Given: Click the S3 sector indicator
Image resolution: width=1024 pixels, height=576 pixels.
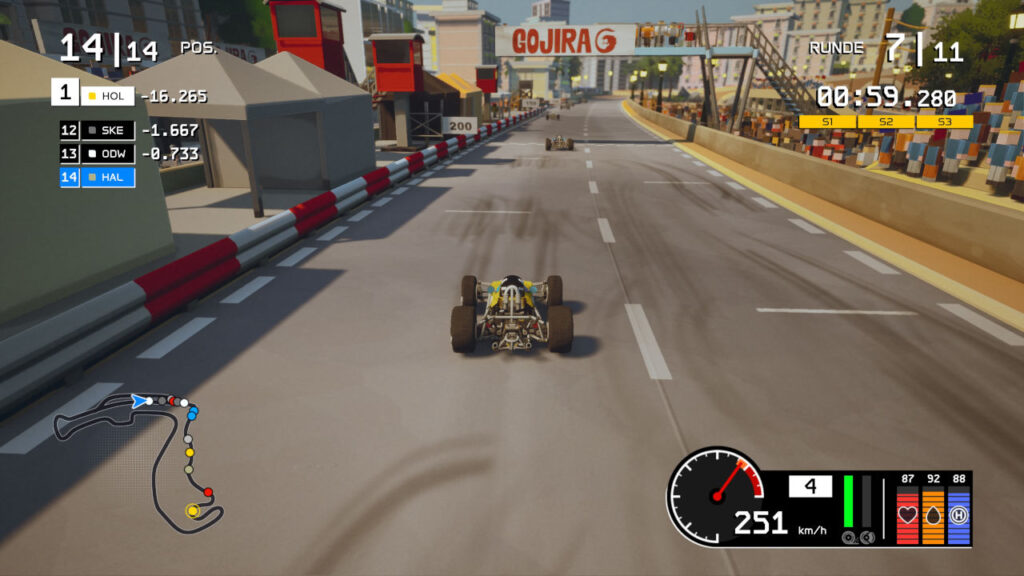Looking at the screenshot, I should click(x=944, y=122).
